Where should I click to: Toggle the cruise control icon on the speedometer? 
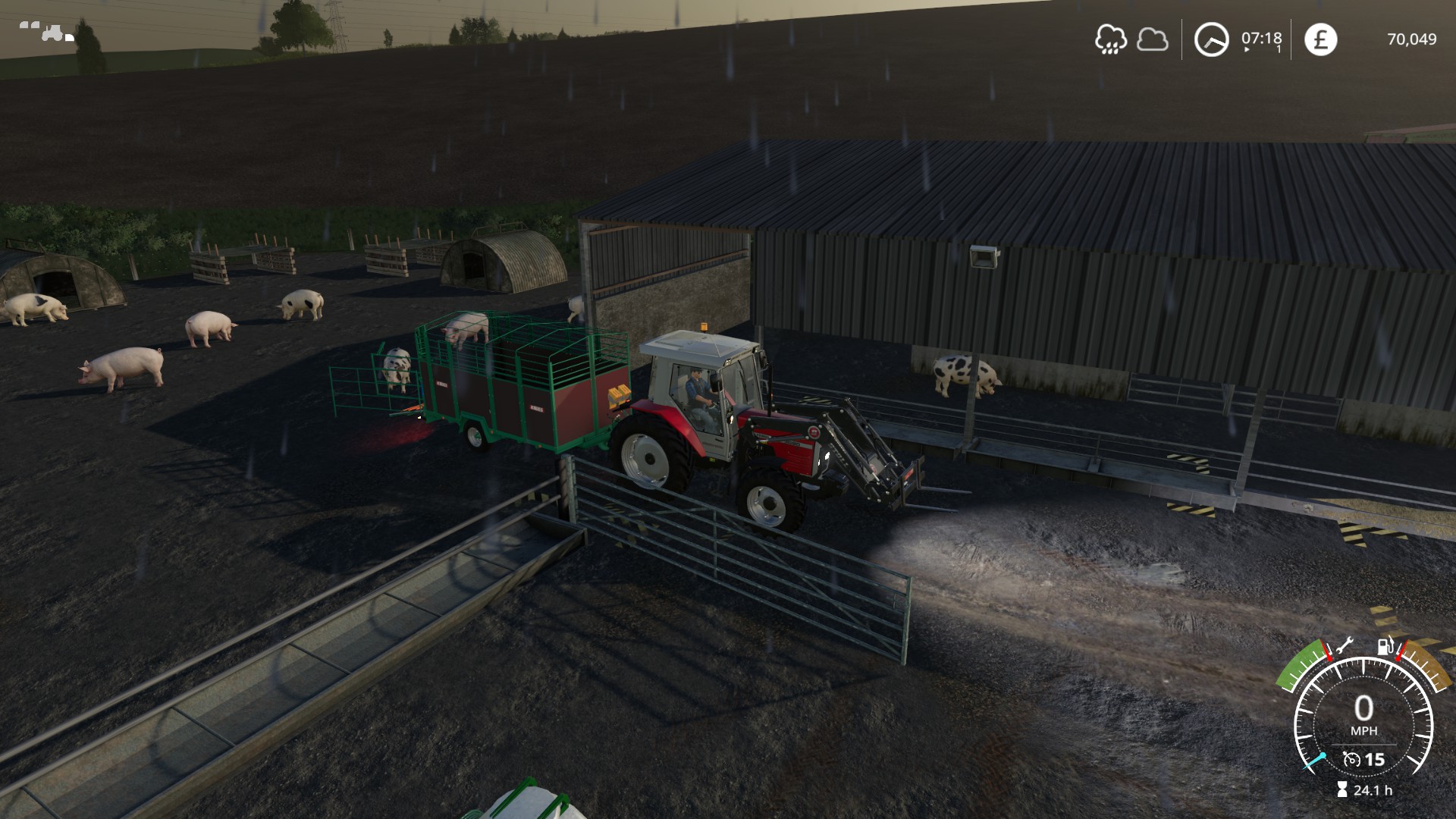(x=1351, y=759)
